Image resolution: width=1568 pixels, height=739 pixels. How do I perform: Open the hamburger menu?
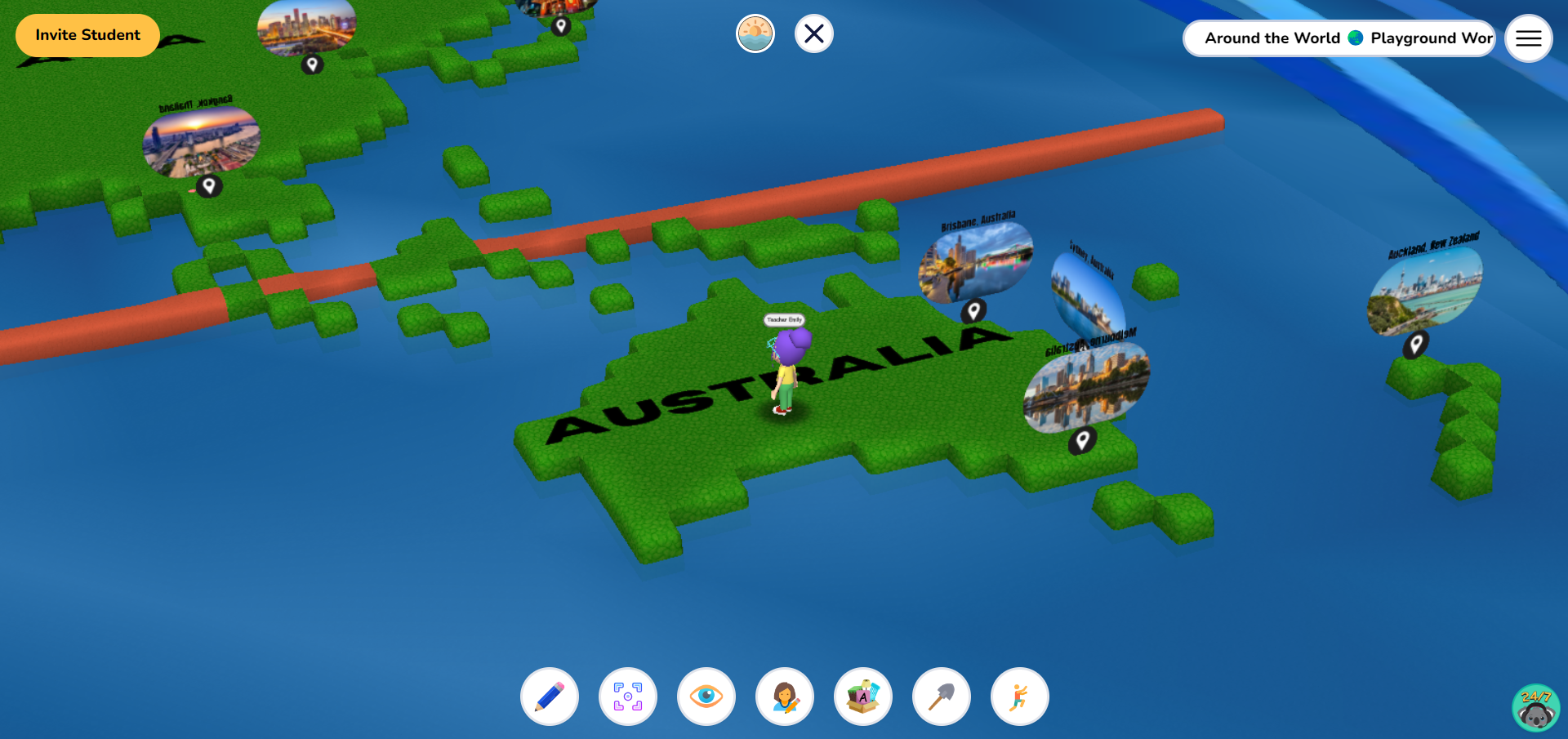1528,38
